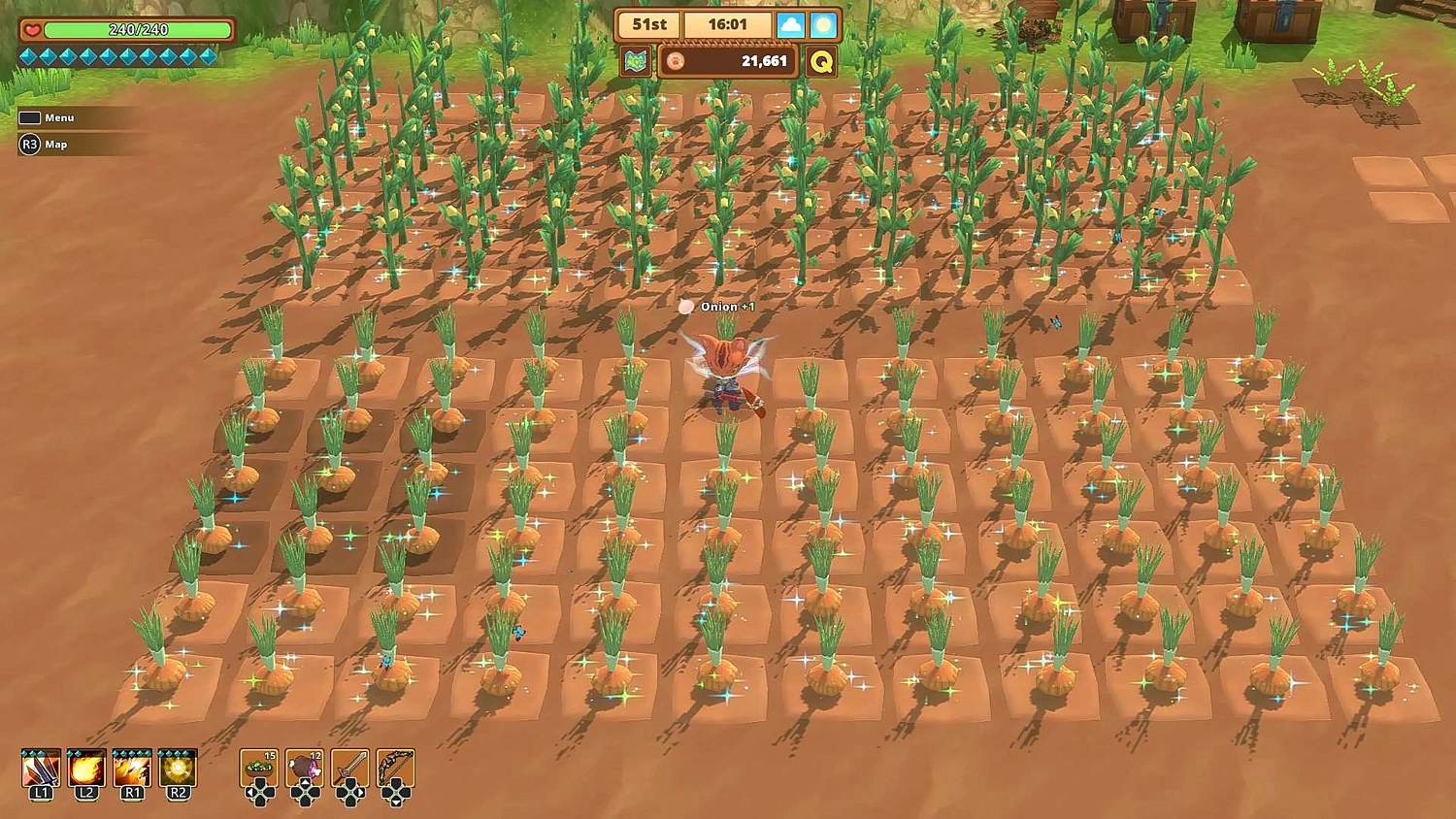Activate the triple sword skill
Image resolution: width=1456 pixels, height=819 pixels.
(41, 769)
